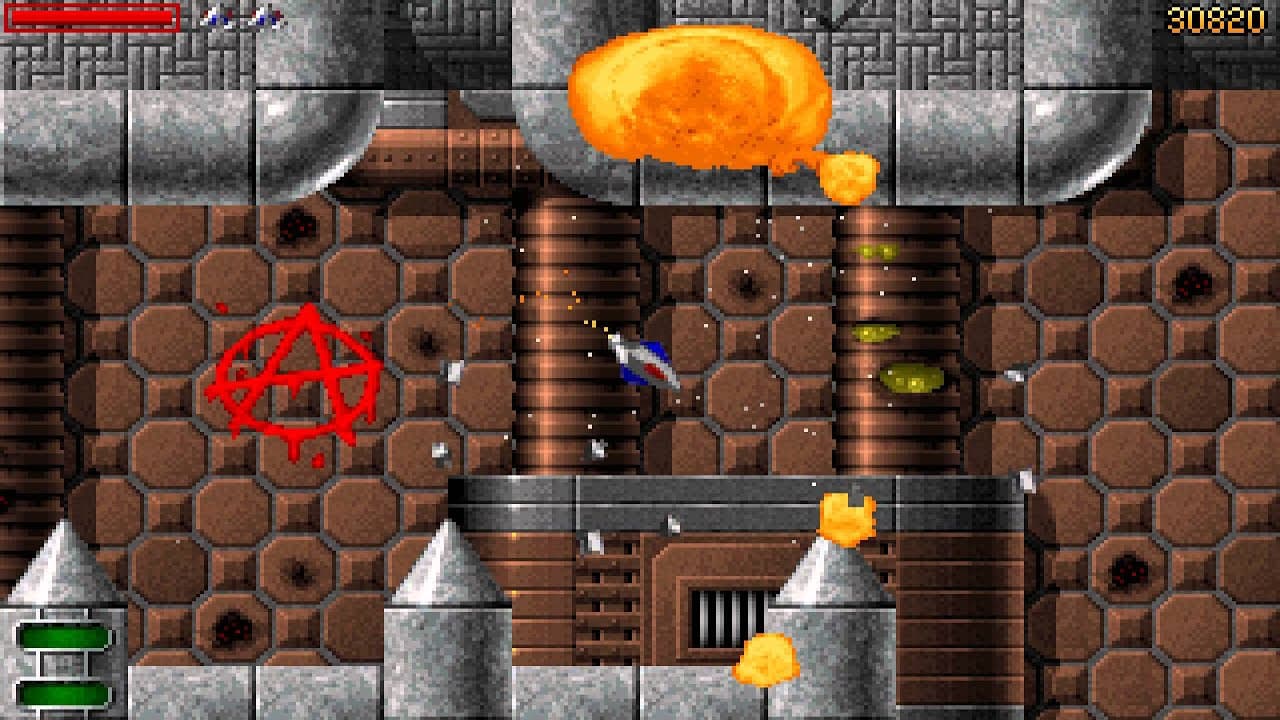Select the spike cone beside the vent
The height and width of the screenshot is (720, 1280).
point(820,580)
